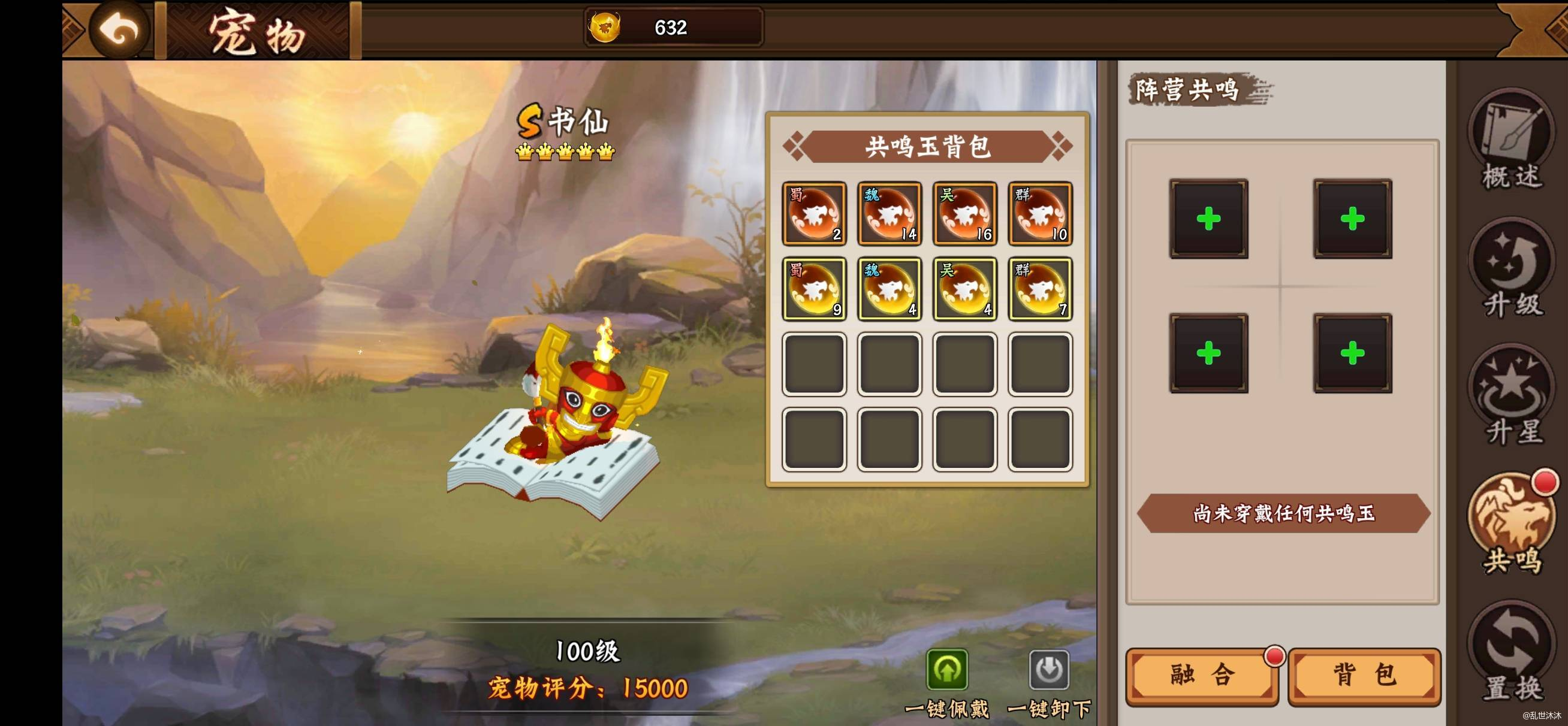Pick the yellow 吴 resonance jade
The height and width of the screenshot is (726, 1568).
click(965, 289)
